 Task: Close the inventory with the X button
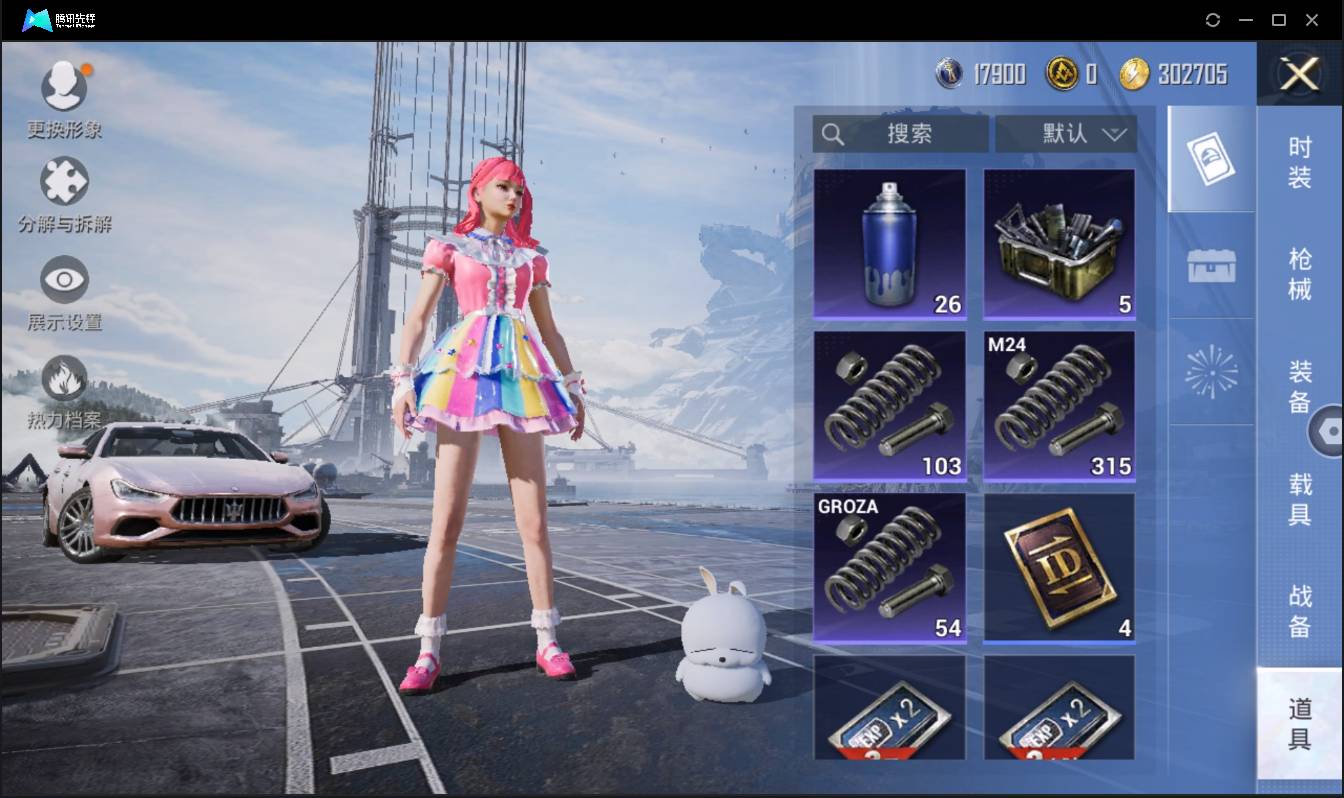coord(1299,74)
